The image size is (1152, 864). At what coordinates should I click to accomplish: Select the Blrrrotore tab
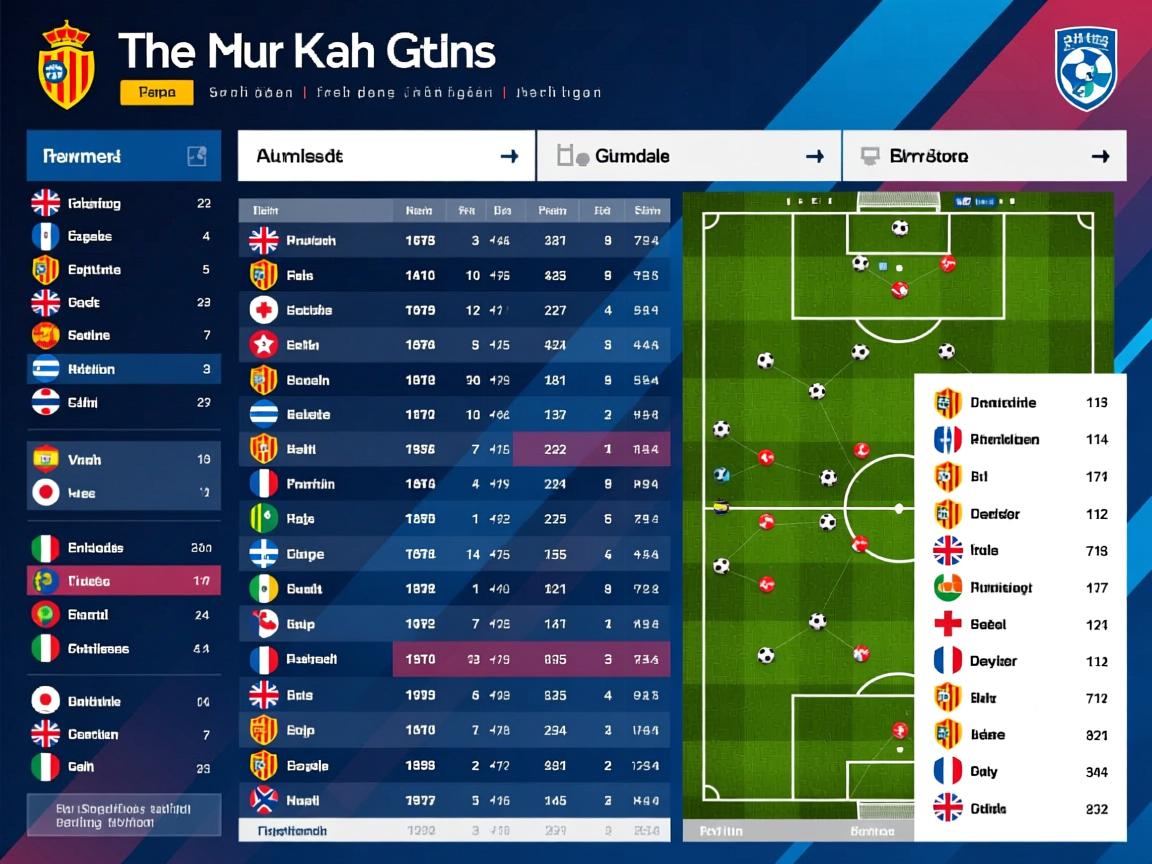984,156
